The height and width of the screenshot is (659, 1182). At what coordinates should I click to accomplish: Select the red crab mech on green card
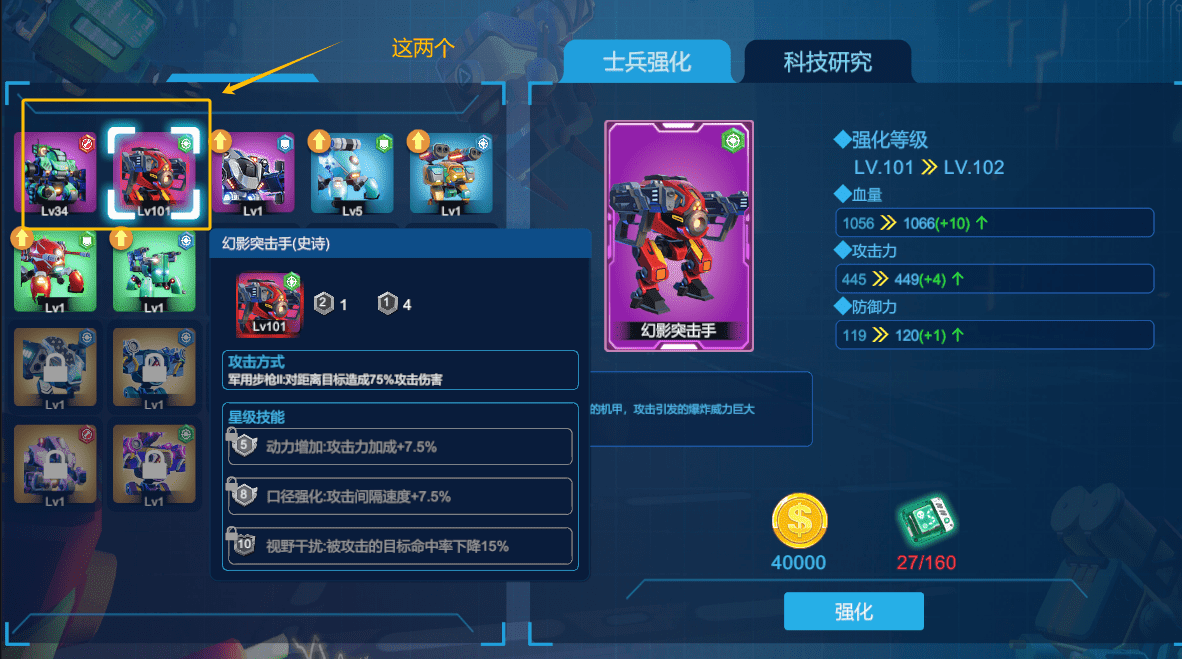click(x=55, y=270)
